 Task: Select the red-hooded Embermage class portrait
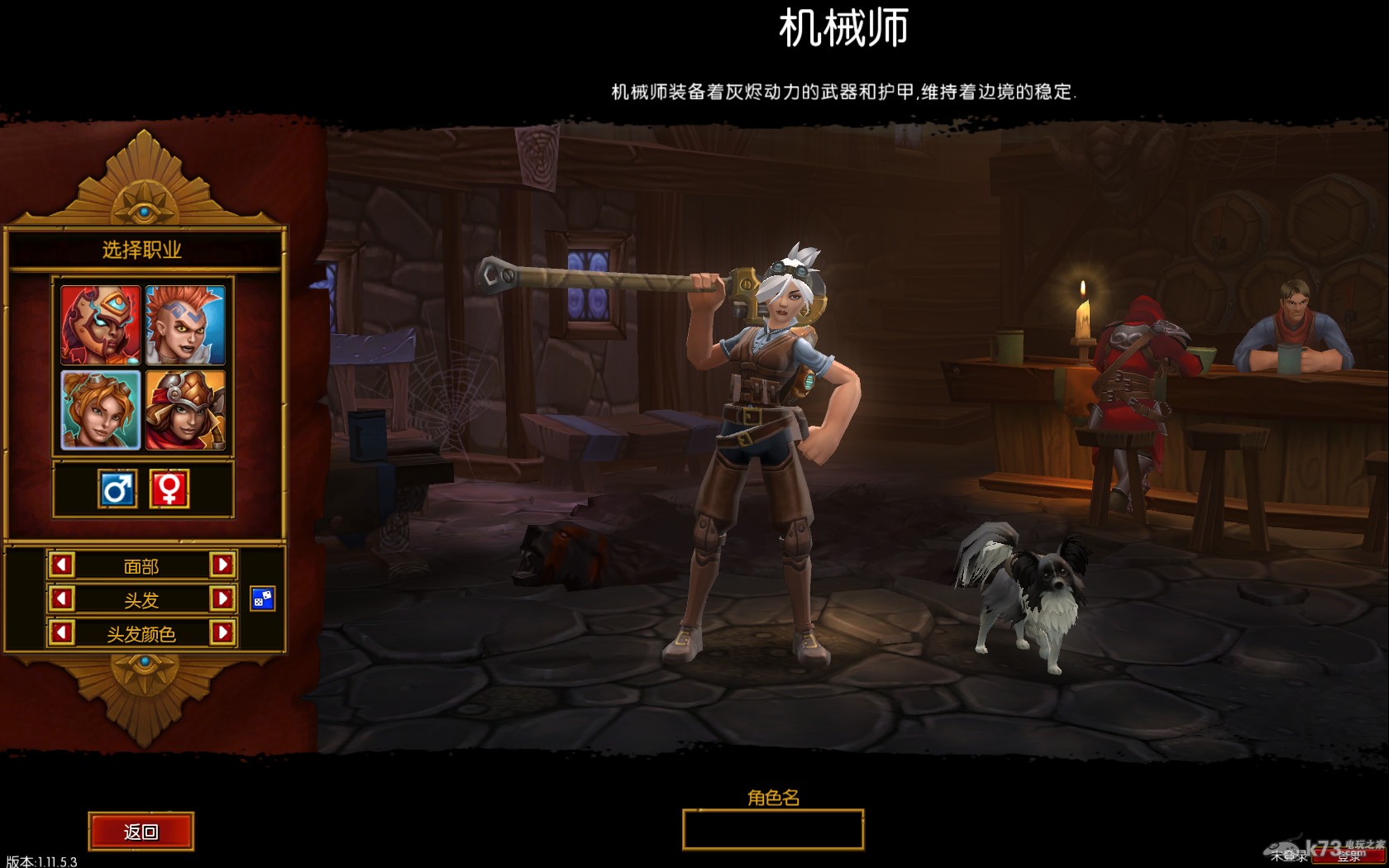point(101,325)
